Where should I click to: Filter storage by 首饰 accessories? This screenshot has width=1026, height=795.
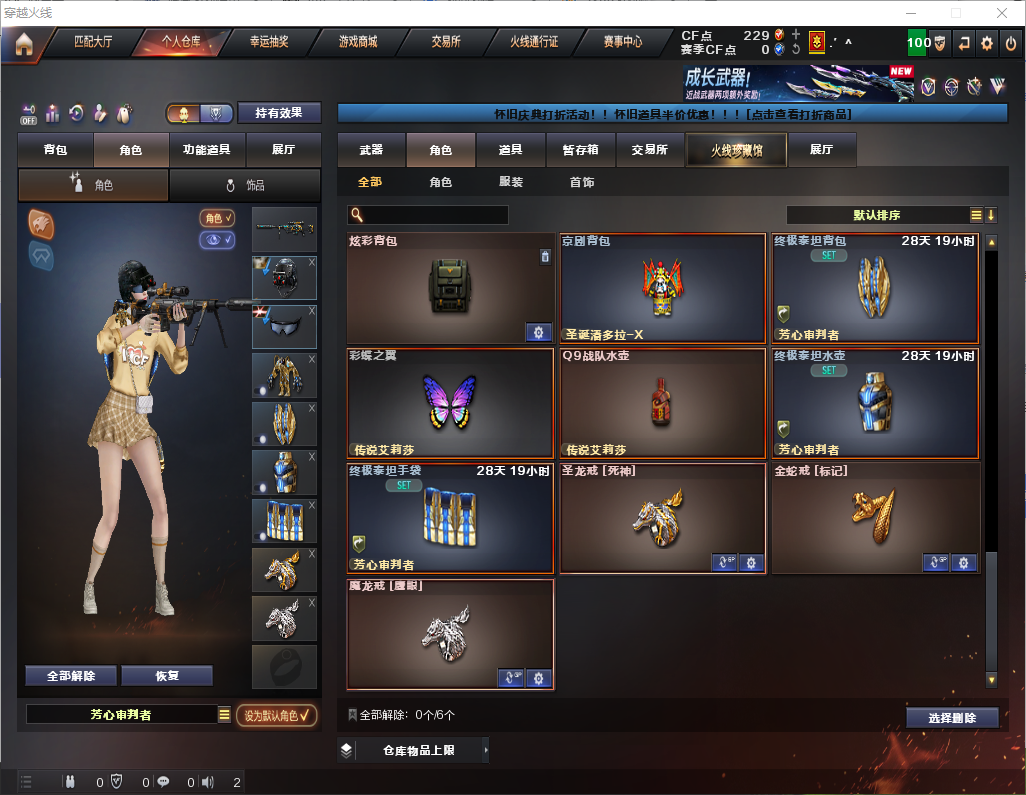581,183
